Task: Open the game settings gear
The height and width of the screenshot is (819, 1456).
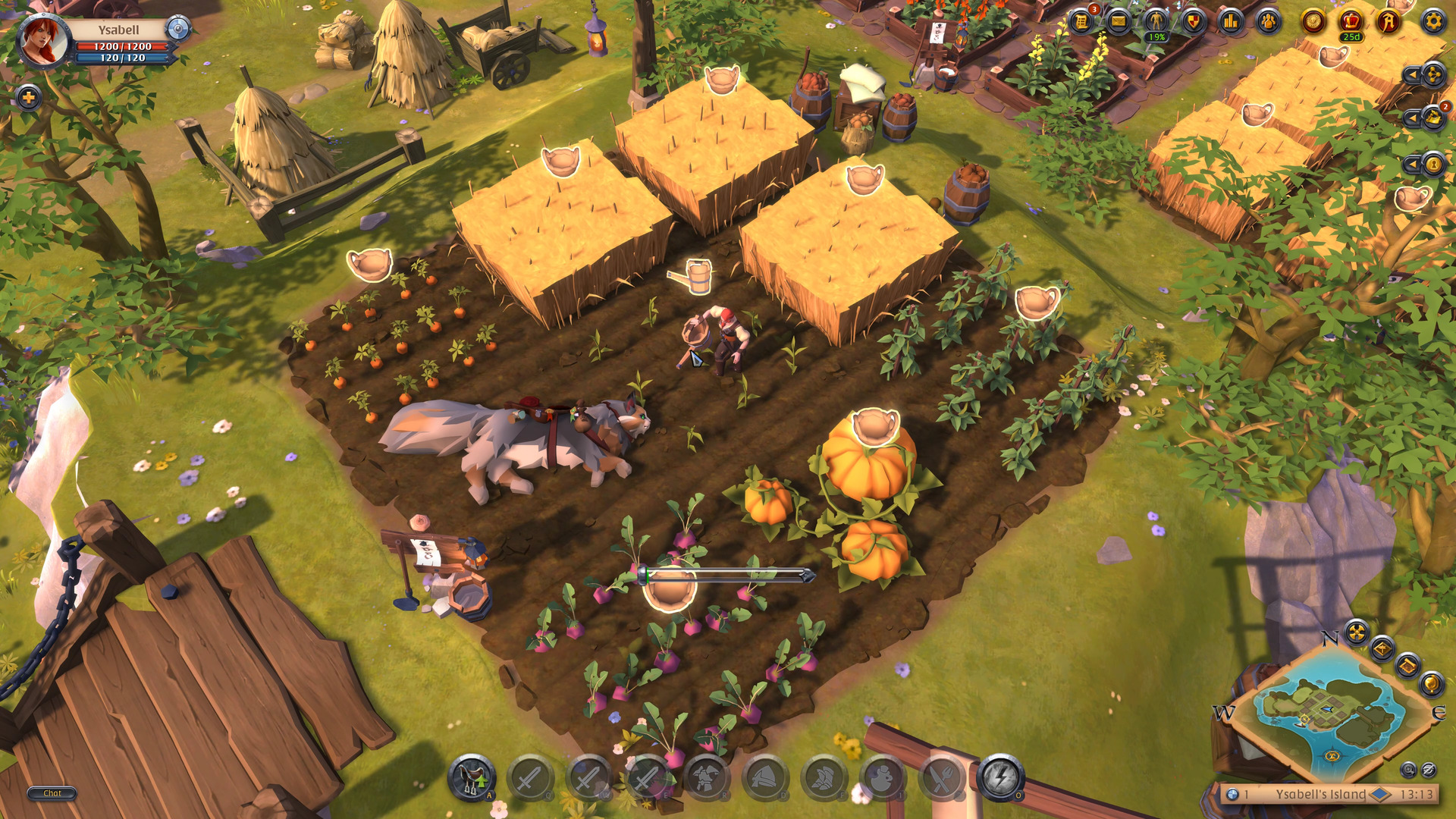Action: tap(1435, 20)
